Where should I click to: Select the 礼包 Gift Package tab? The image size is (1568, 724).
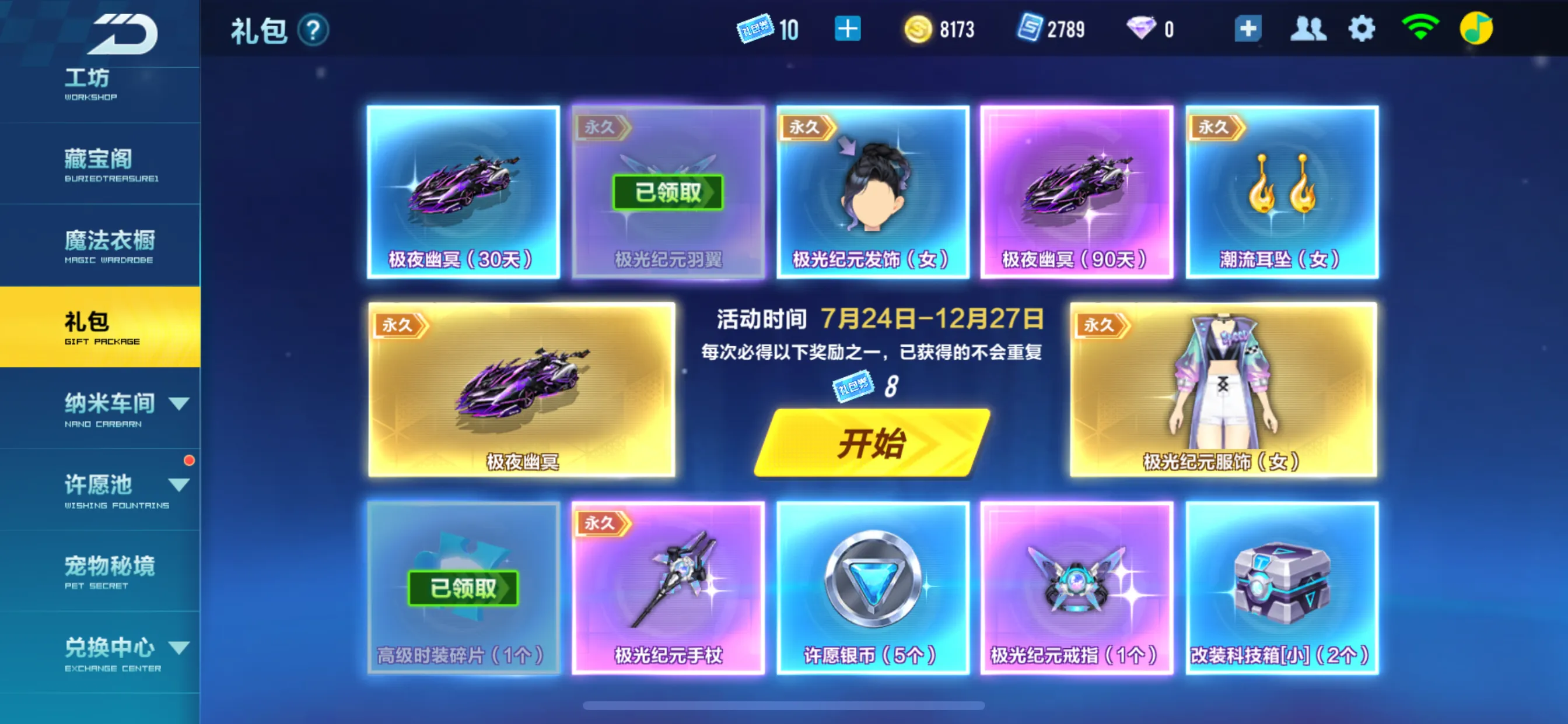coord(100,326)
